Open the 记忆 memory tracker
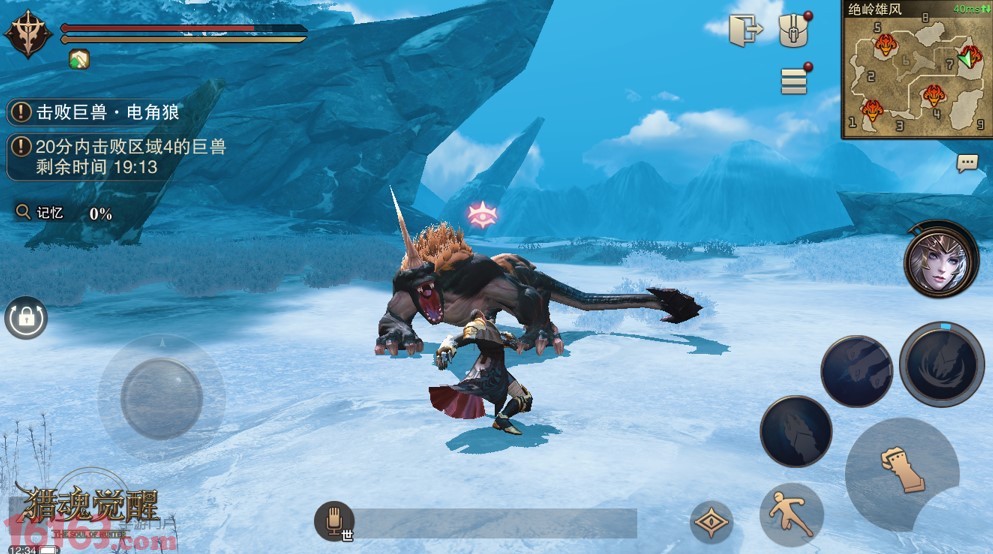 [x=62, y=212]
